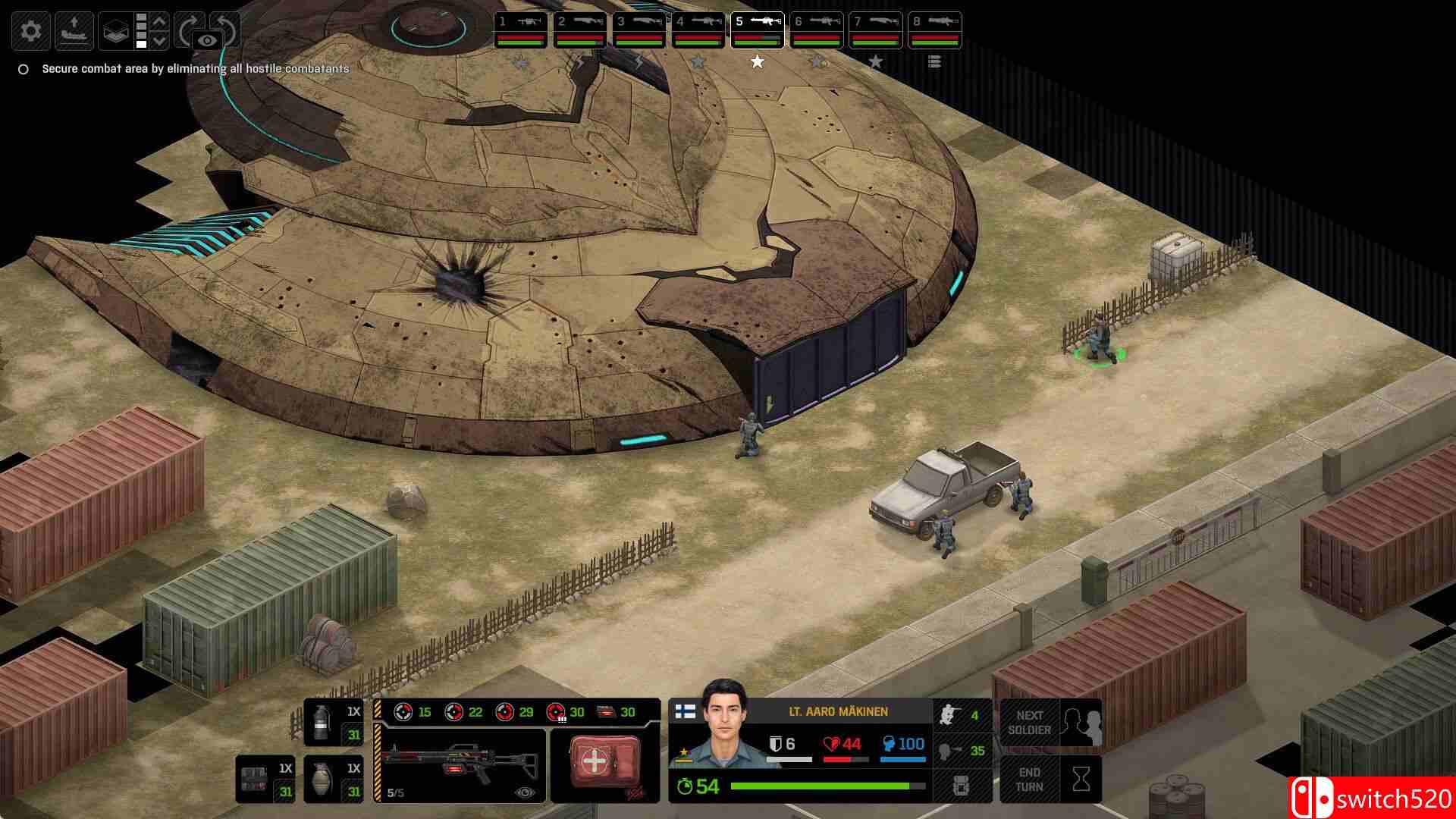Click the objective circle beside the mission text

coord(22,67)
